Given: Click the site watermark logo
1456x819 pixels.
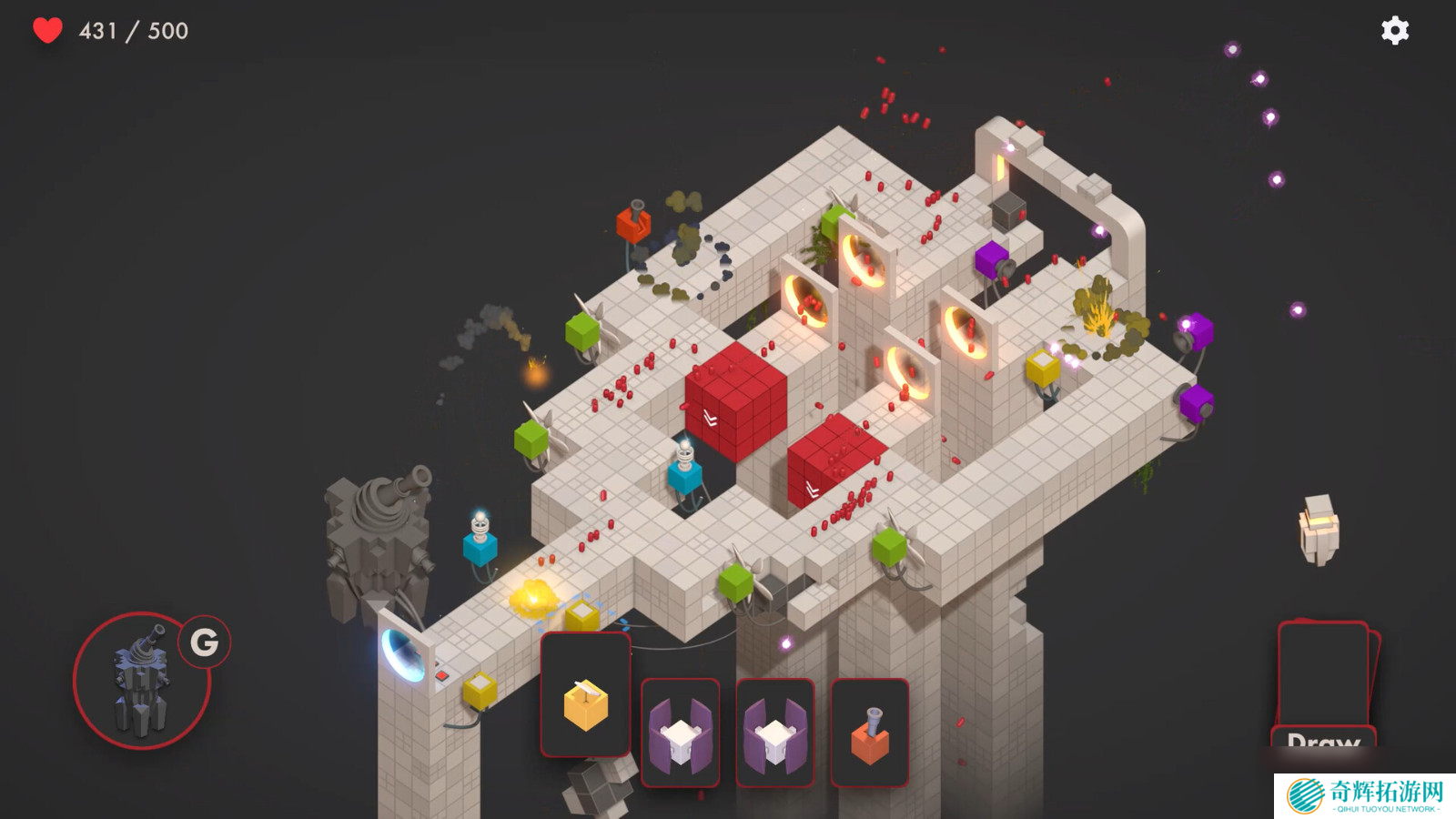Looking at the screenshot, I should [x=1364, y=795].
